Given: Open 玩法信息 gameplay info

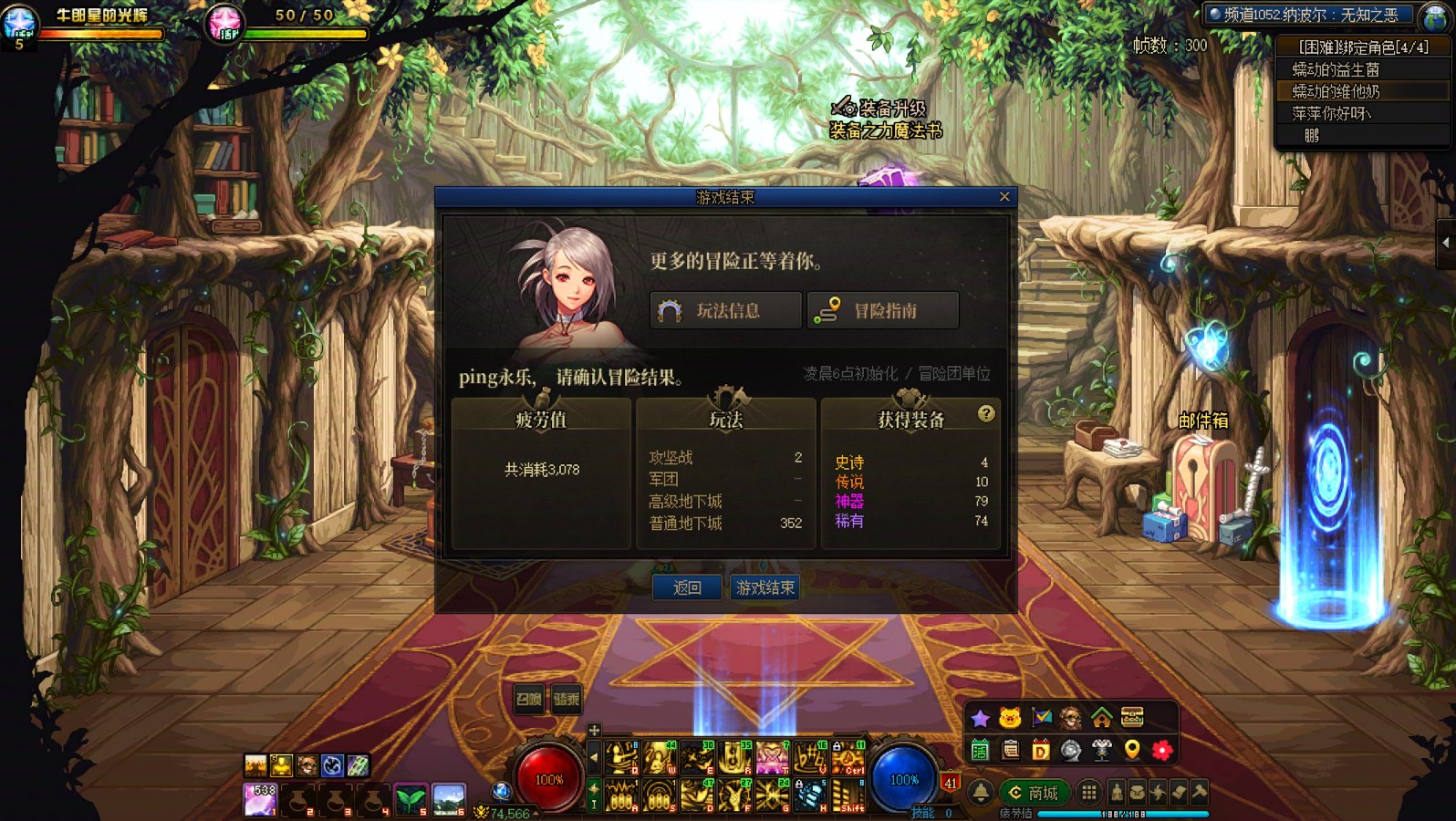Looking at the screenshot, I should (726, 311).
